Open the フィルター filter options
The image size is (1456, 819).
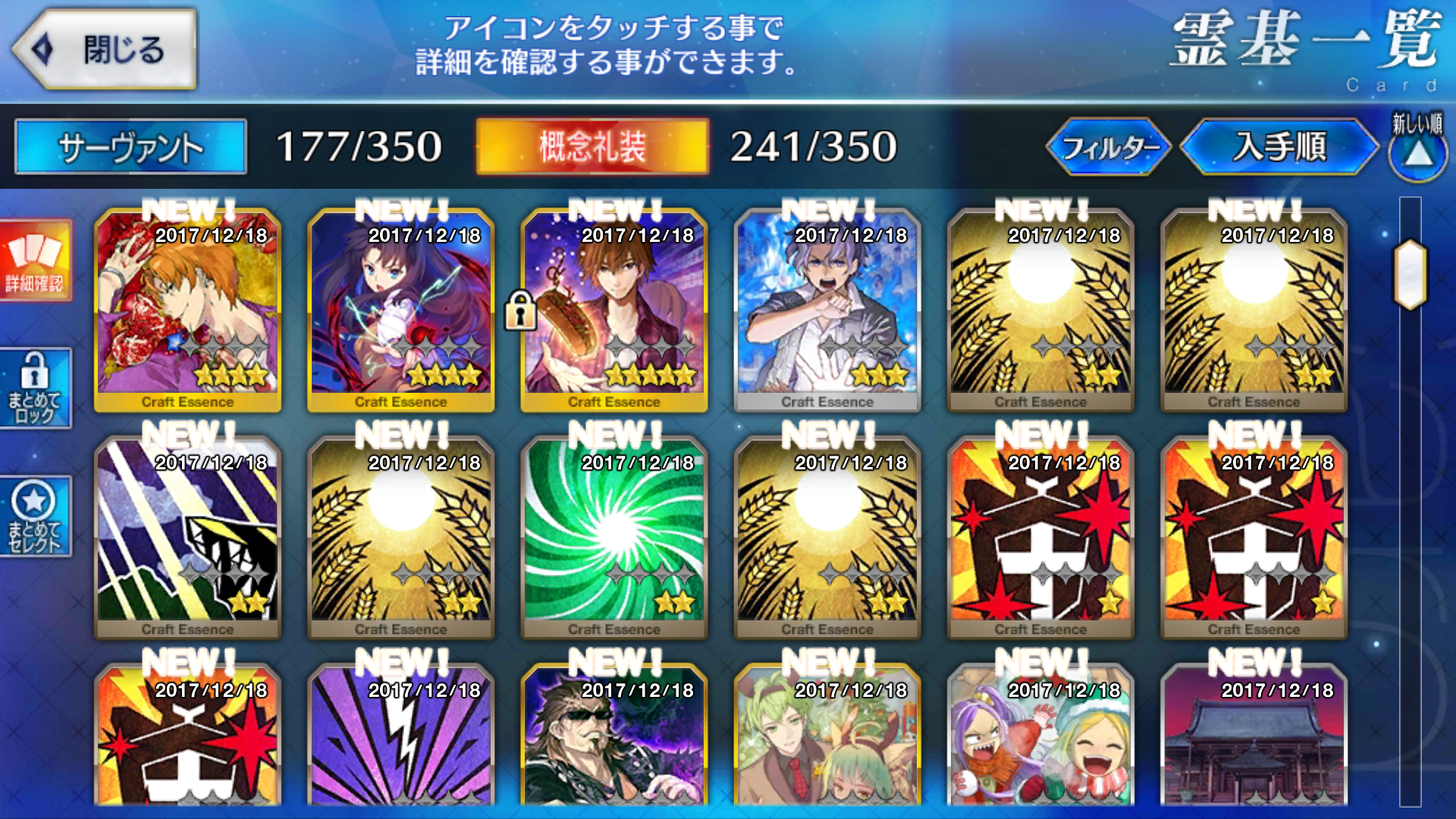[x=1109, y=147]
